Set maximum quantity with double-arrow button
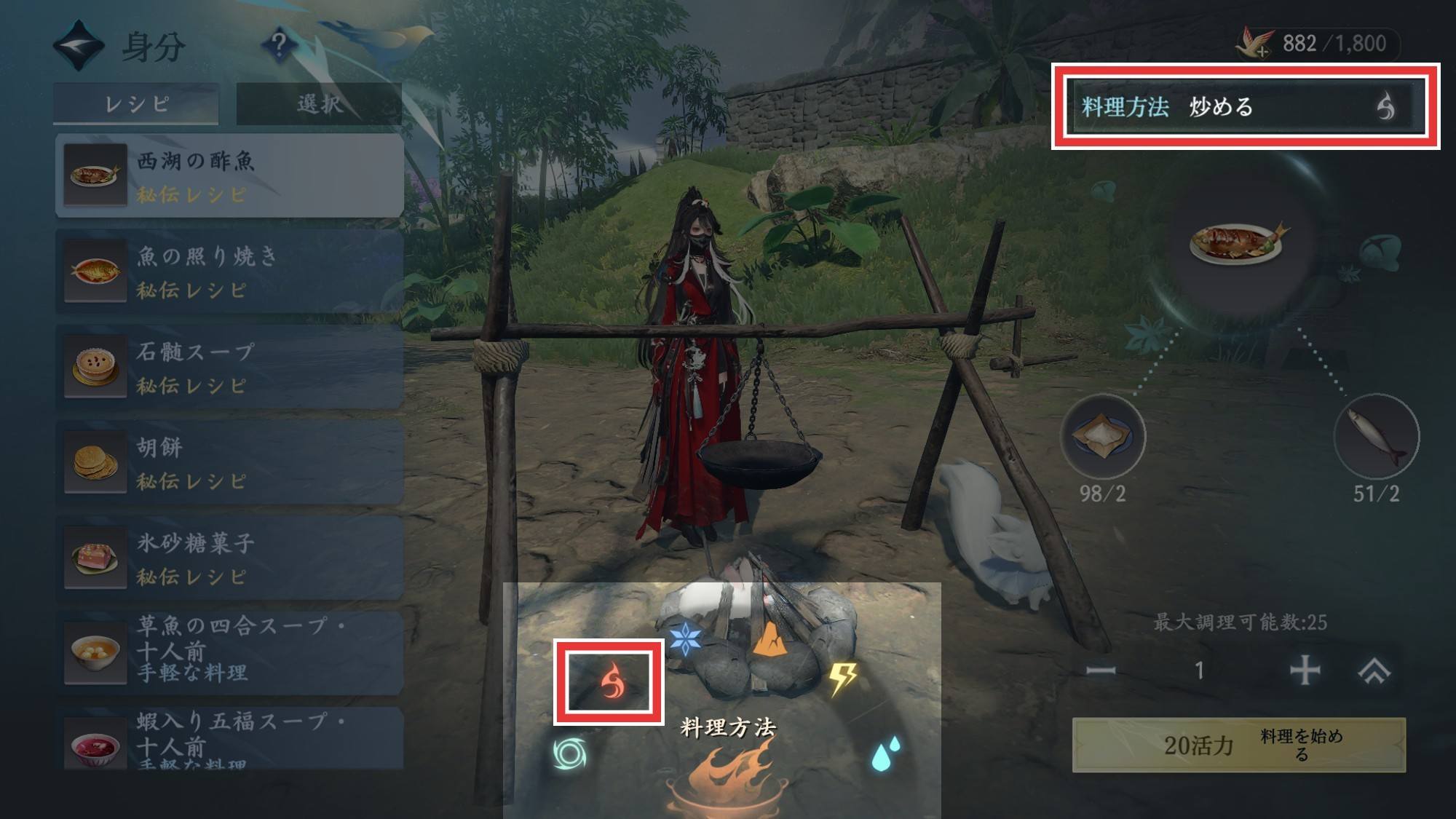Viewport: 1456px width, 819px height. coord(1374,670)
